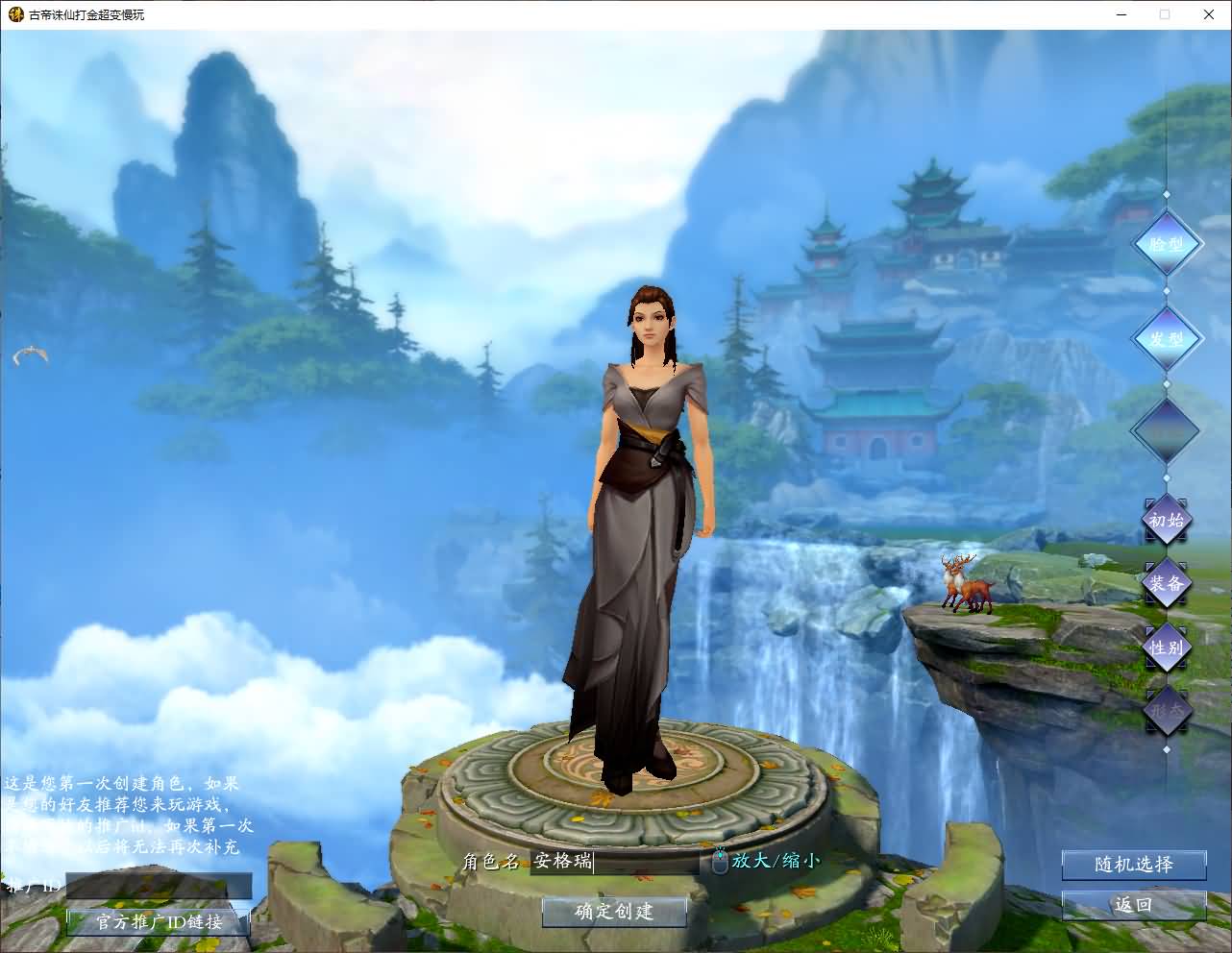Image resolution: width=1232 pixels, height=953 pixels.
Task: Open the 初始 initial settings diamond
Action: click(1166, 522)
